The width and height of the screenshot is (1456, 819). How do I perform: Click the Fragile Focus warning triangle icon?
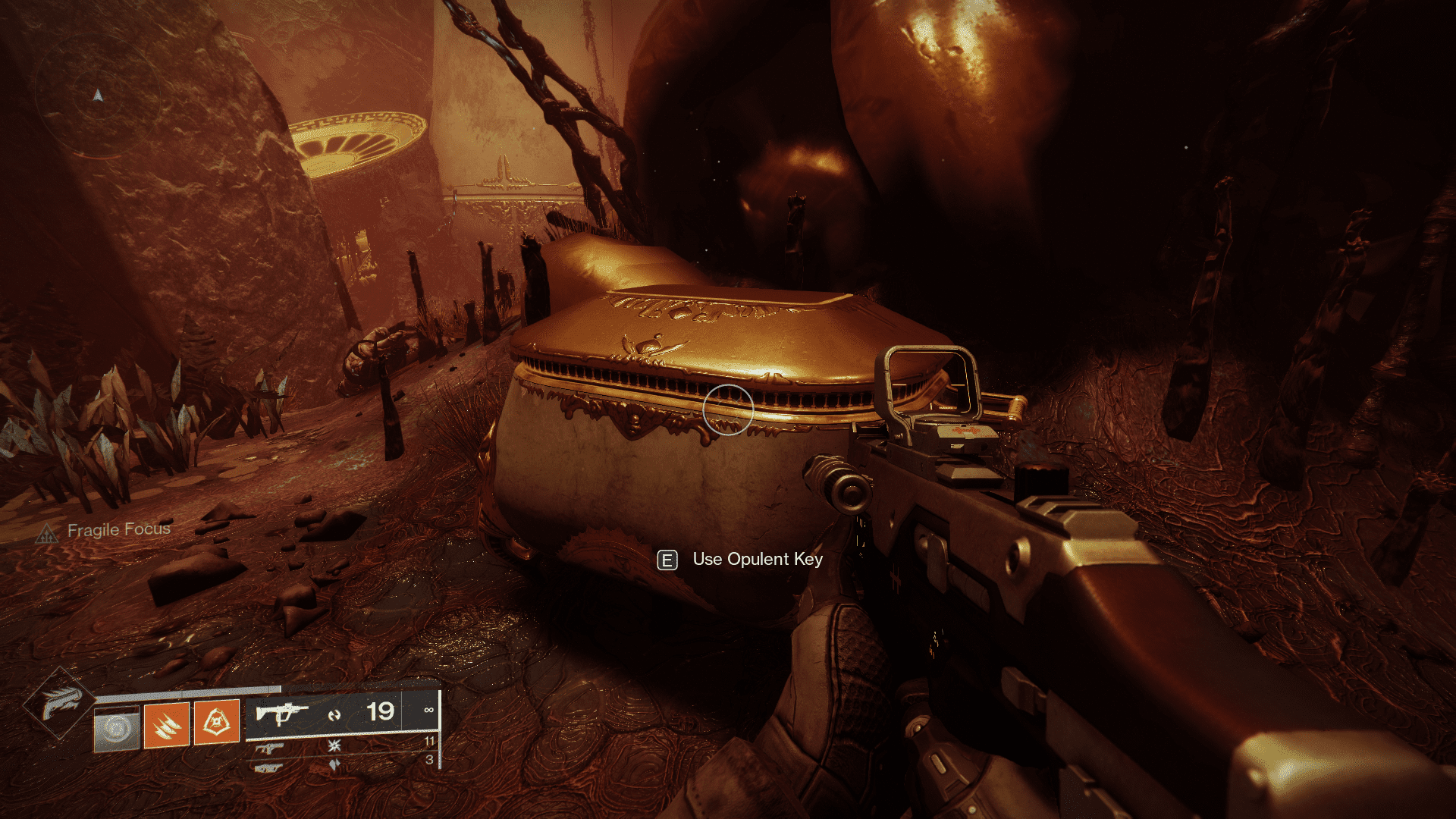(x=49, y=533)
